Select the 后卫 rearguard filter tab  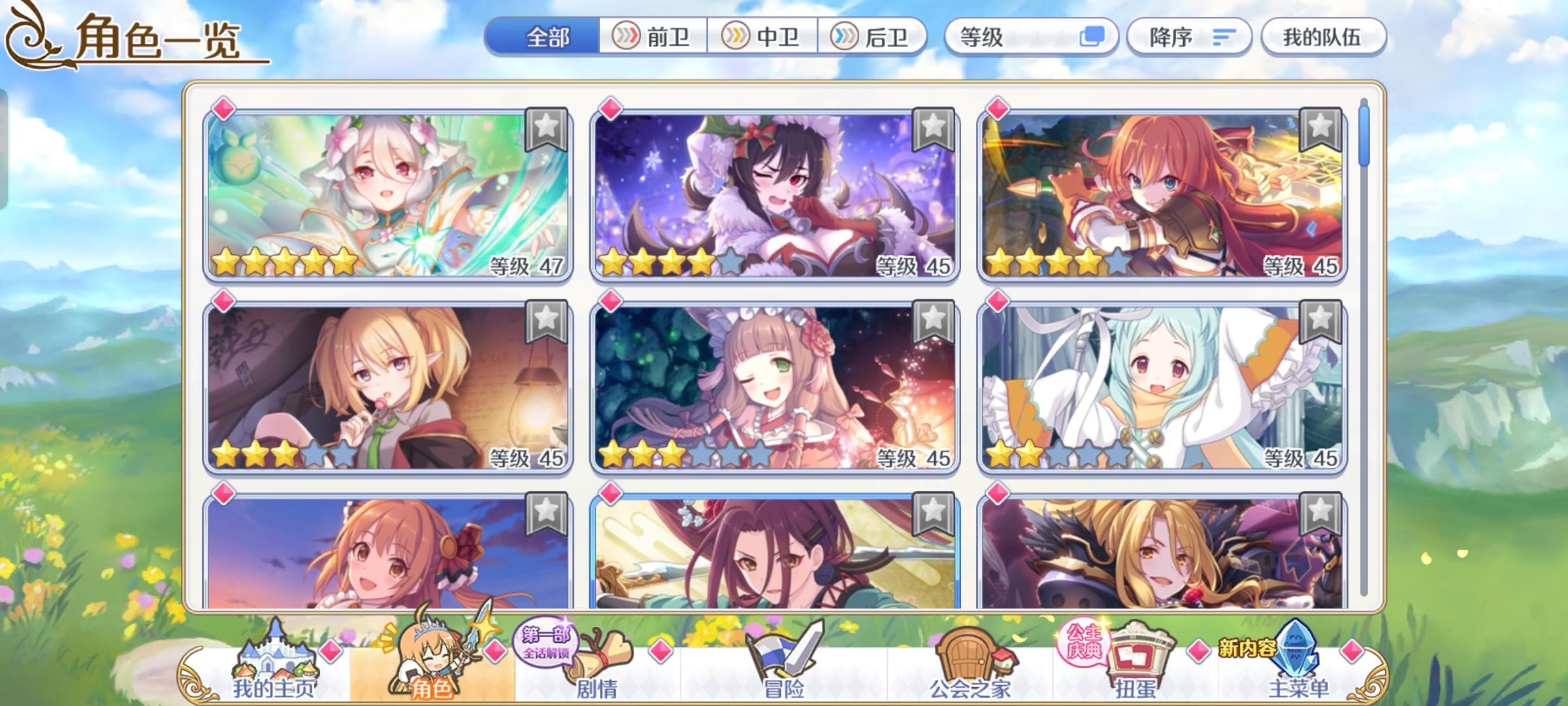[x=875, y=37]
